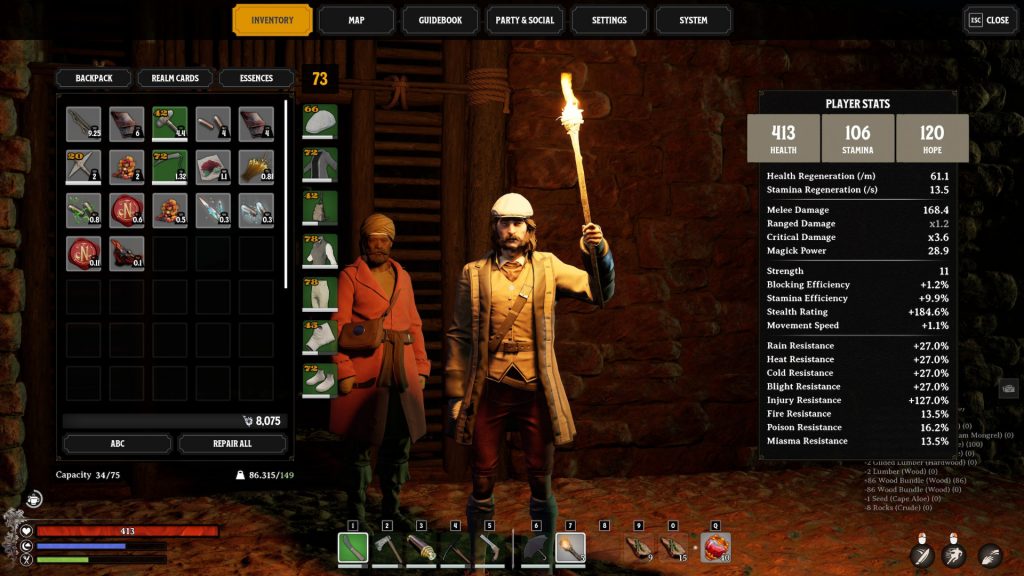Switch to Party & Social
Screen dimensions: 1024x576
(x=524, y=20)
